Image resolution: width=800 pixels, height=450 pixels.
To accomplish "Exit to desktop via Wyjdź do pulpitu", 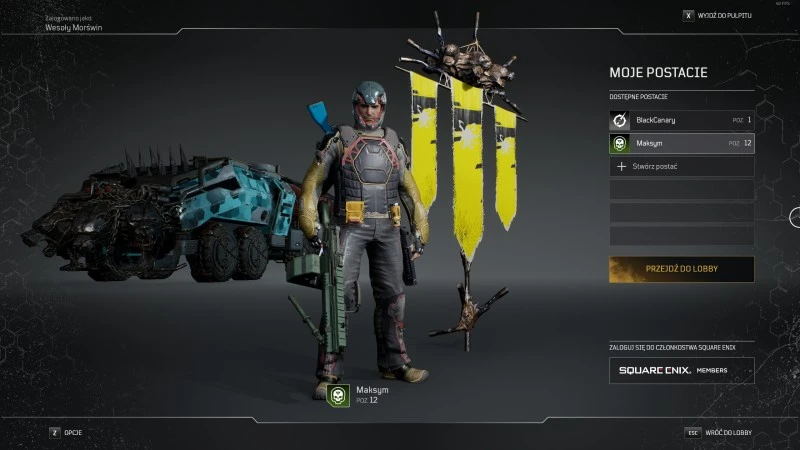I will (718, 16).
